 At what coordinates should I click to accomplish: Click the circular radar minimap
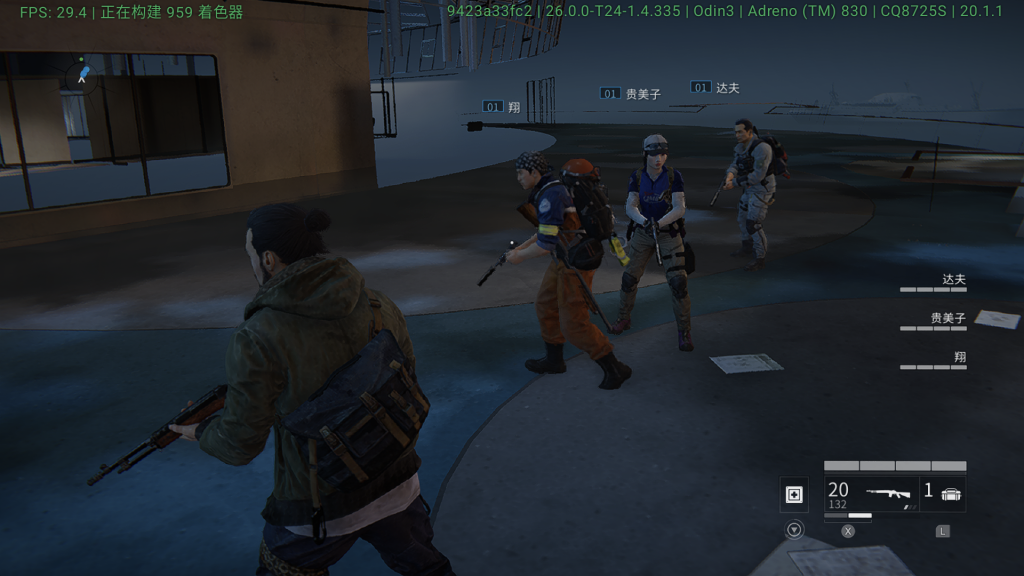click(82, 75)
